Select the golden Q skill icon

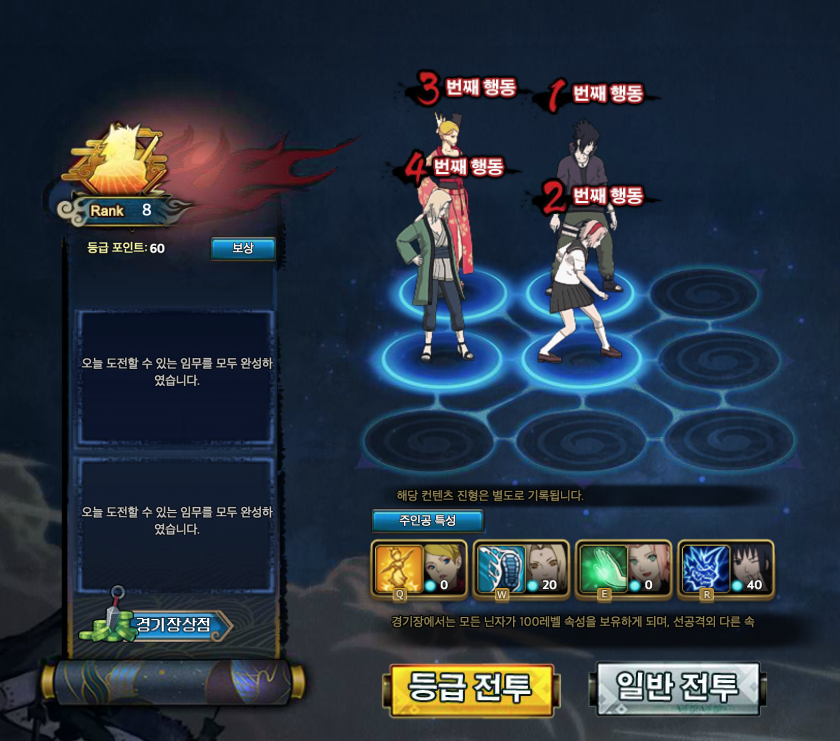point(396,567)
